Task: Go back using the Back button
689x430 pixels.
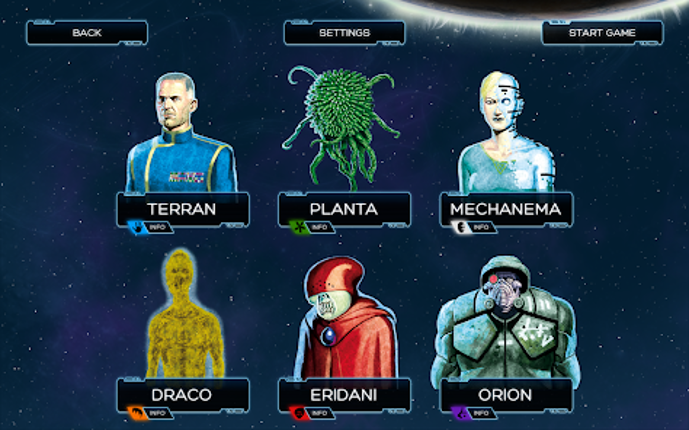Action: coord(87,33)
